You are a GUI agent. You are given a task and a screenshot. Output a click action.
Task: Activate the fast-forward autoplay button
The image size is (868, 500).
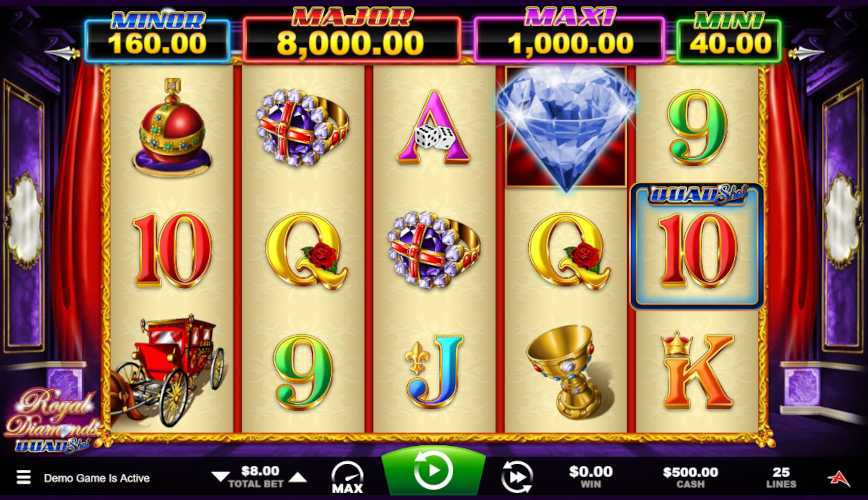(516, 476)
